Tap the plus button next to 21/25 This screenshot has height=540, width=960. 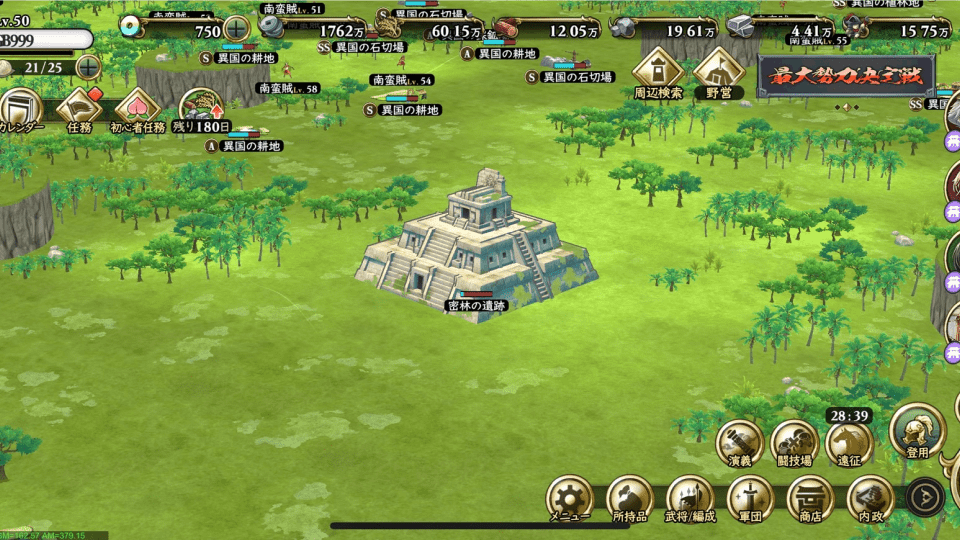pos(88,67)
